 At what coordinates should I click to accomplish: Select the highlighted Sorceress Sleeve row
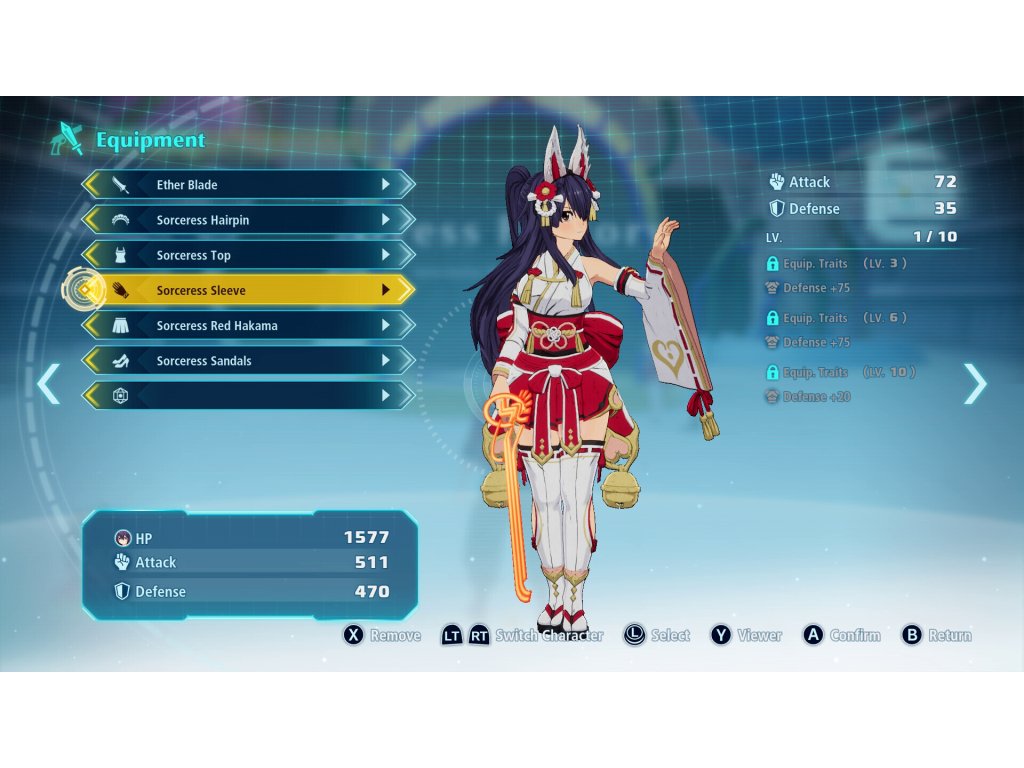tap(248, 290)
